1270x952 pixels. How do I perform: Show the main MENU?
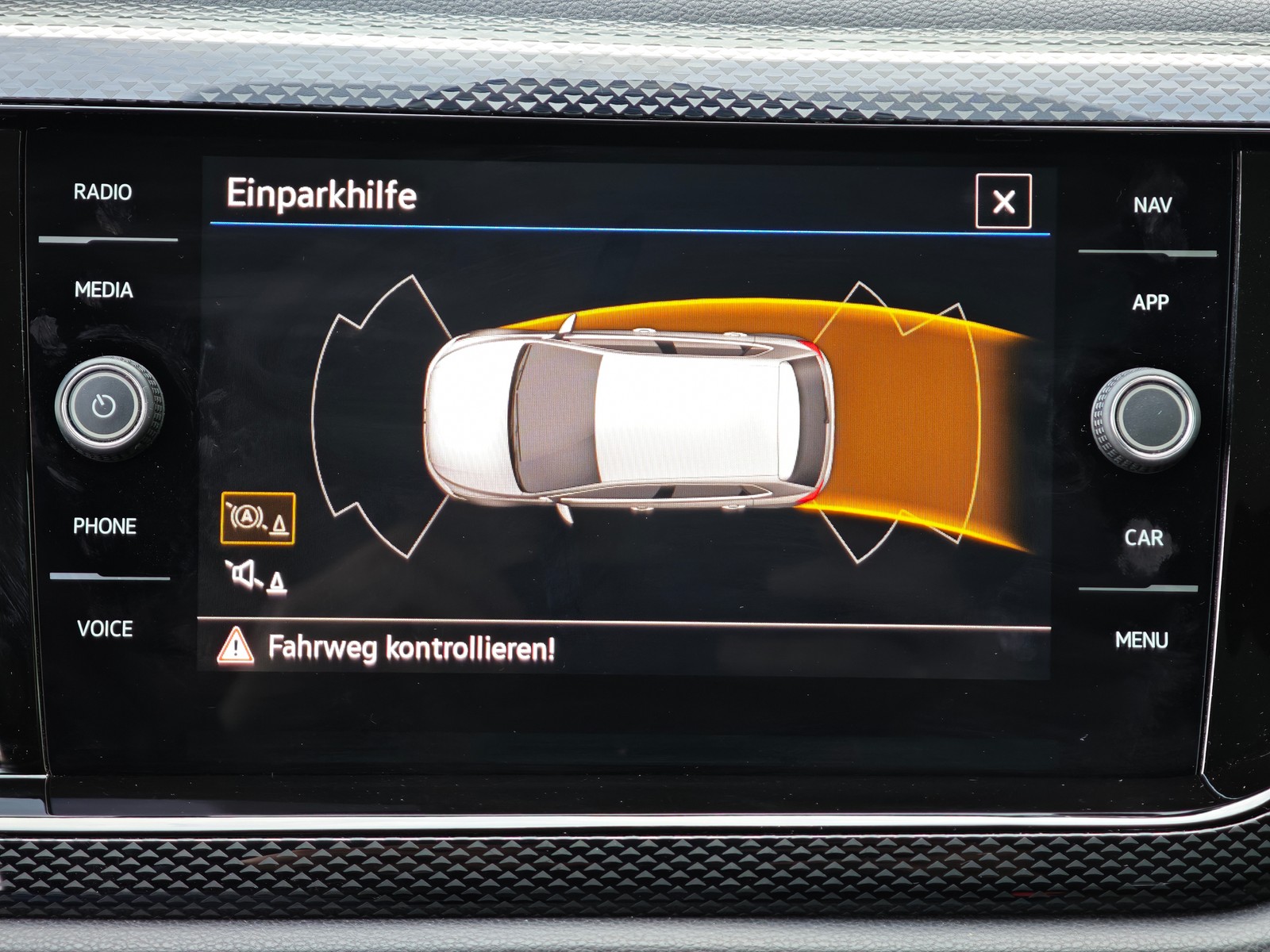pyautogui.click(x=1141, y=640)
